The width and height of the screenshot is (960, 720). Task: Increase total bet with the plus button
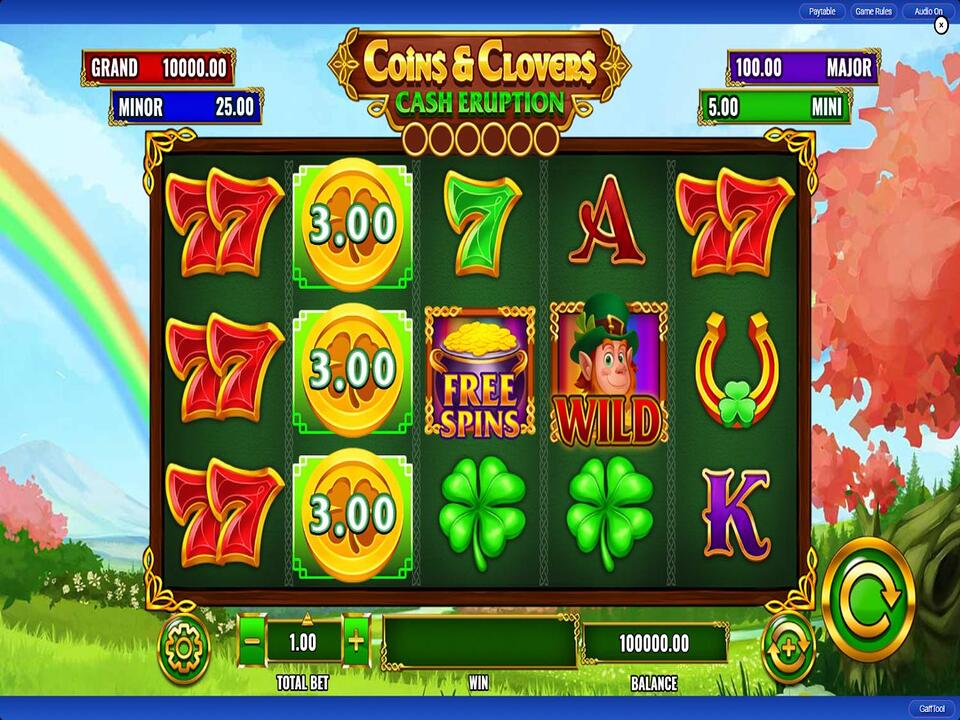point(356,641)
